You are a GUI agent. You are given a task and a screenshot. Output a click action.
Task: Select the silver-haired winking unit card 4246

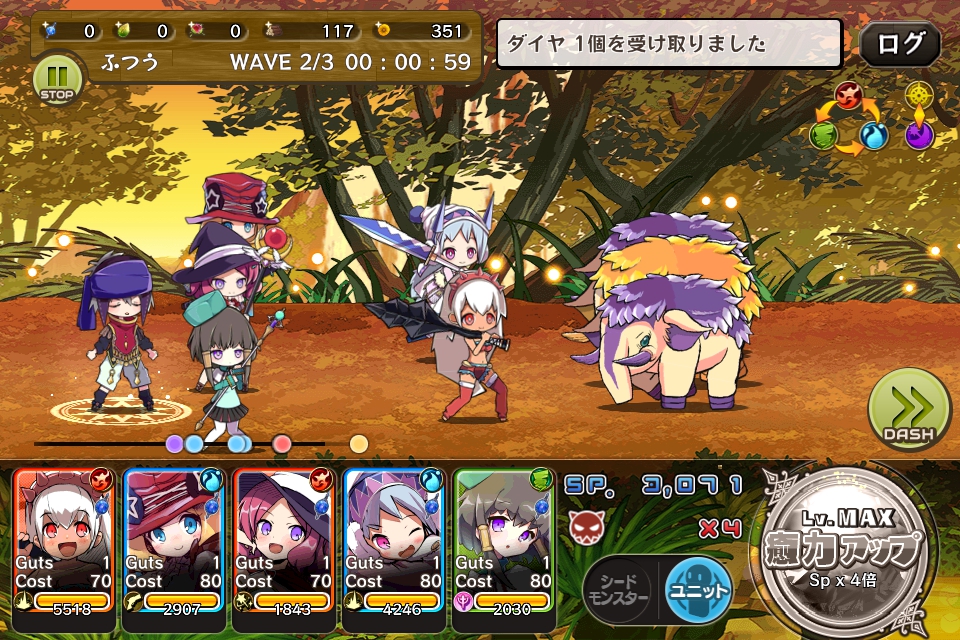(x=393, y=538)
